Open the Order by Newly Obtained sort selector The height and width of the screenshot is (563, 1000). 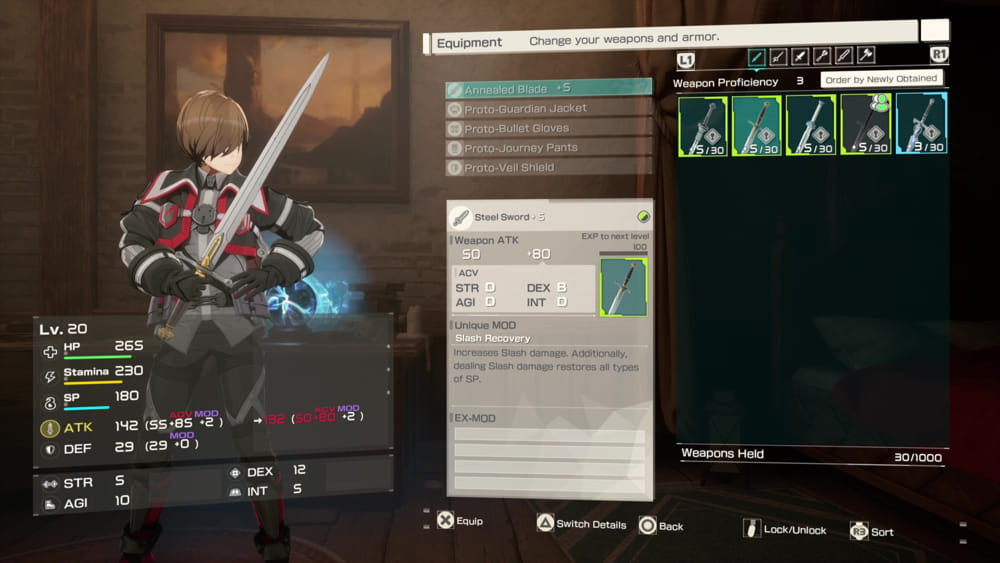pyautogui.click(x=880, y=78)
